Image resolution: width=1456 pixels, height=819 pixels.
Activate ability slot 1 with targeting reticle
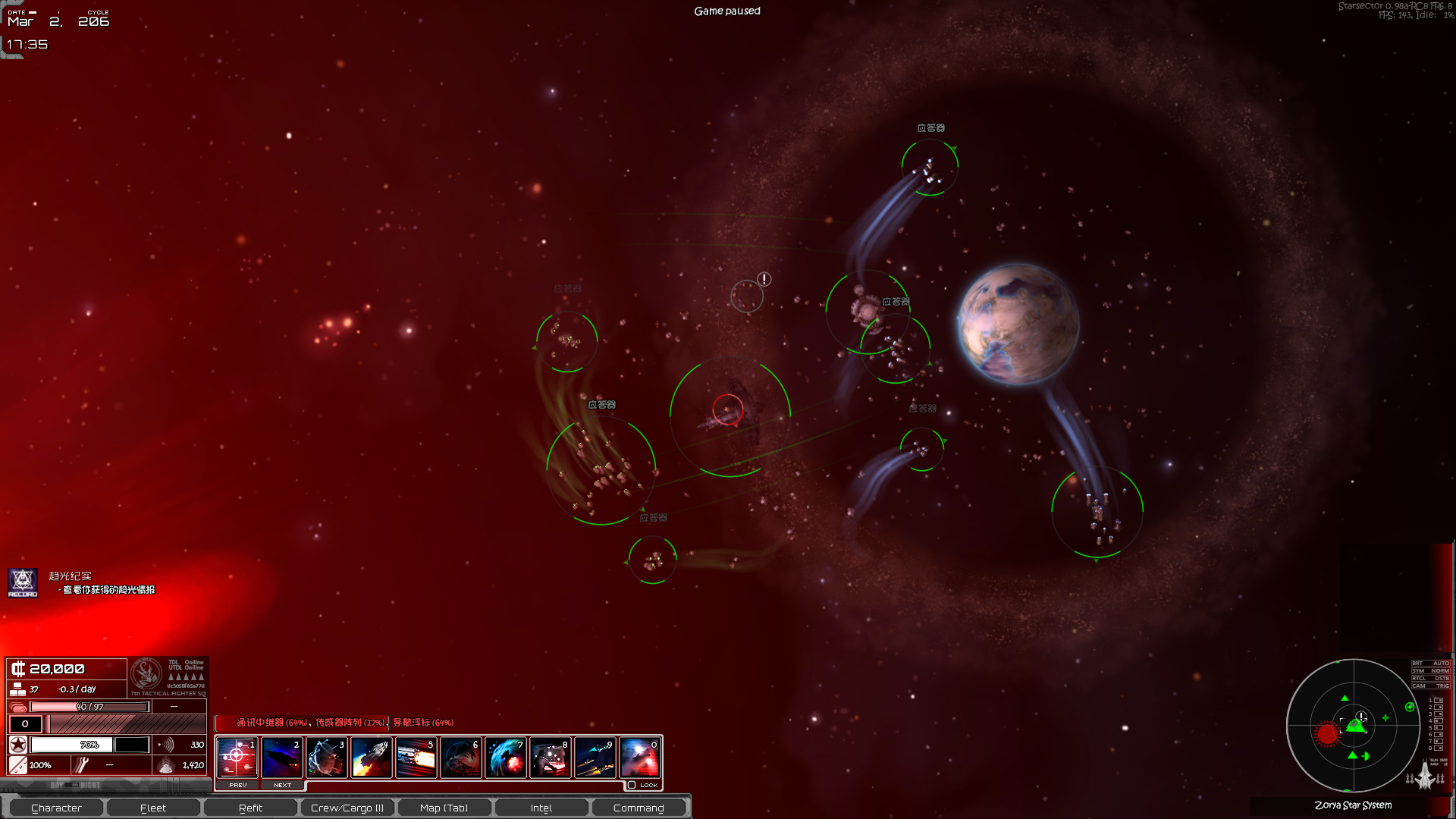237,757
